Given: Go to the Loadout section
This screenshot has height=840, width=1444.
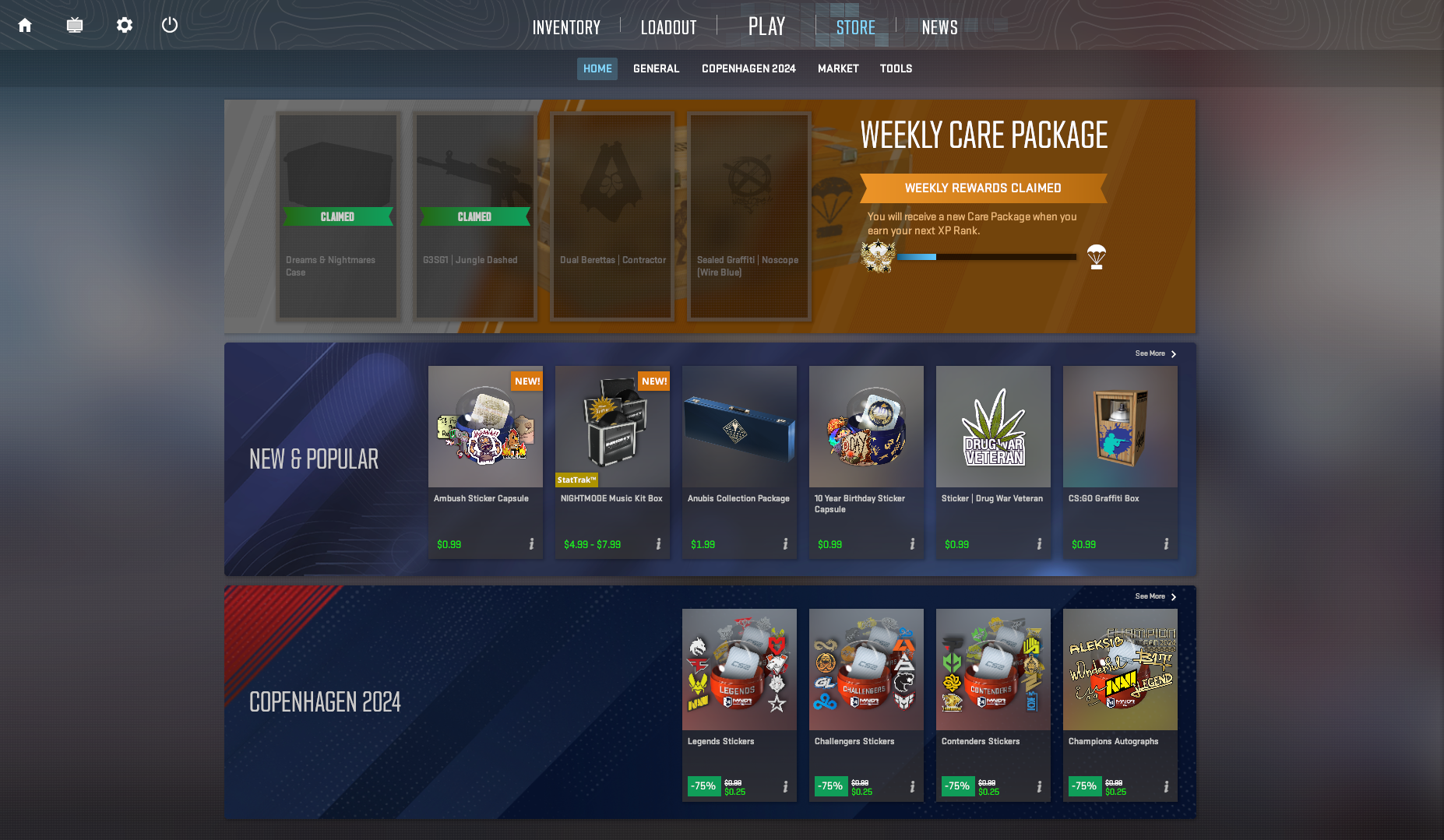Looking at the screenshot, I should (668, 28).
